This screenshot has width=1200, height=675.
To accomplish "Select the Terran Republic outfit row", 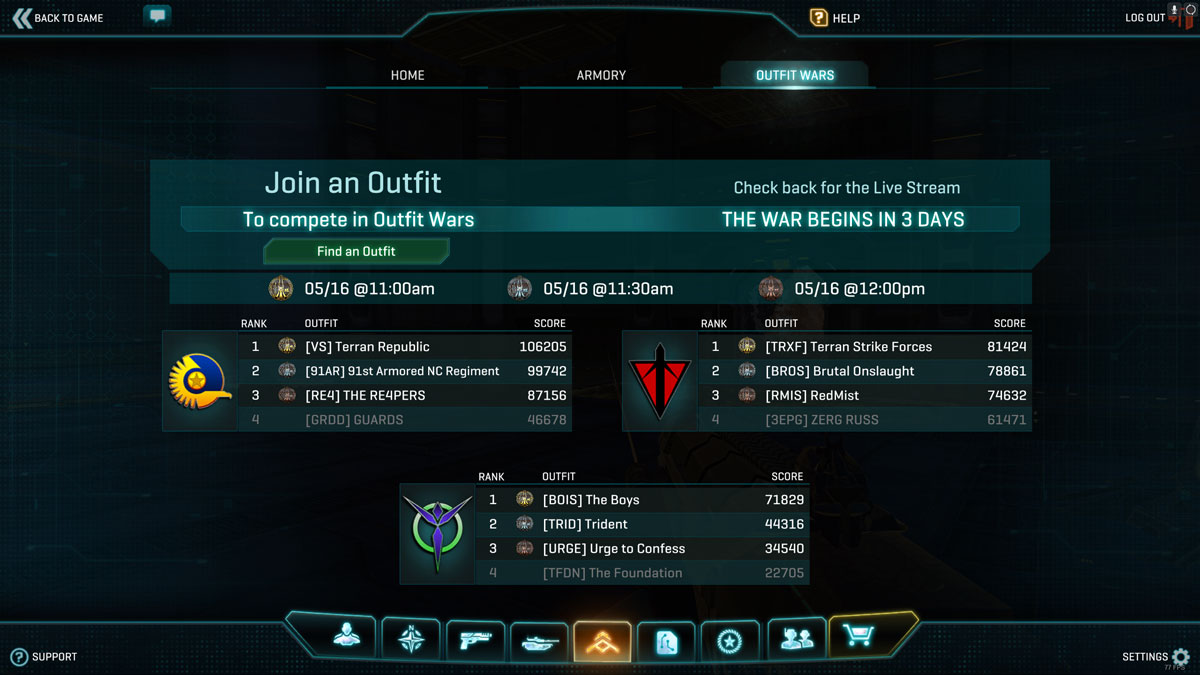I will click(x=405, y=347).
